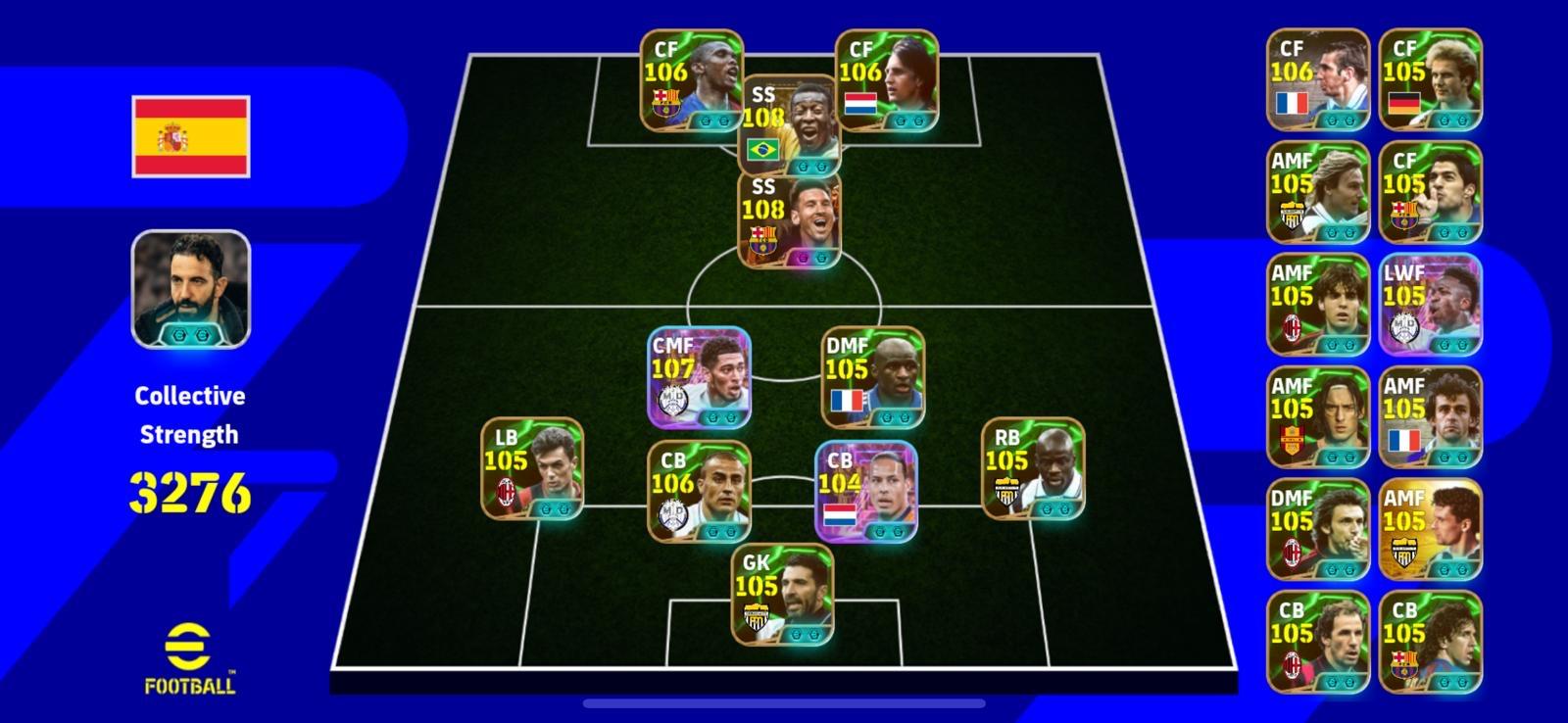Pick the CB 106 defender card
Viewport: 1568px width, 723px height.
699,491
